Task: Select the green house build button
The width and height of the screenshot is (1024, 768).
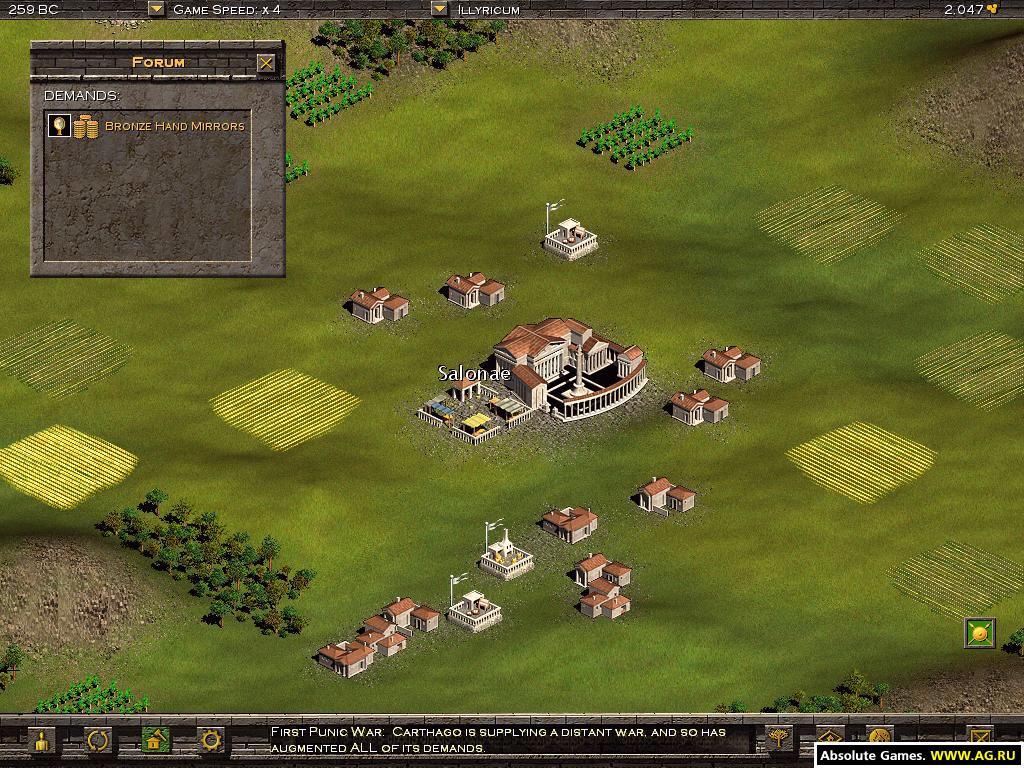Action: [154, 741]
